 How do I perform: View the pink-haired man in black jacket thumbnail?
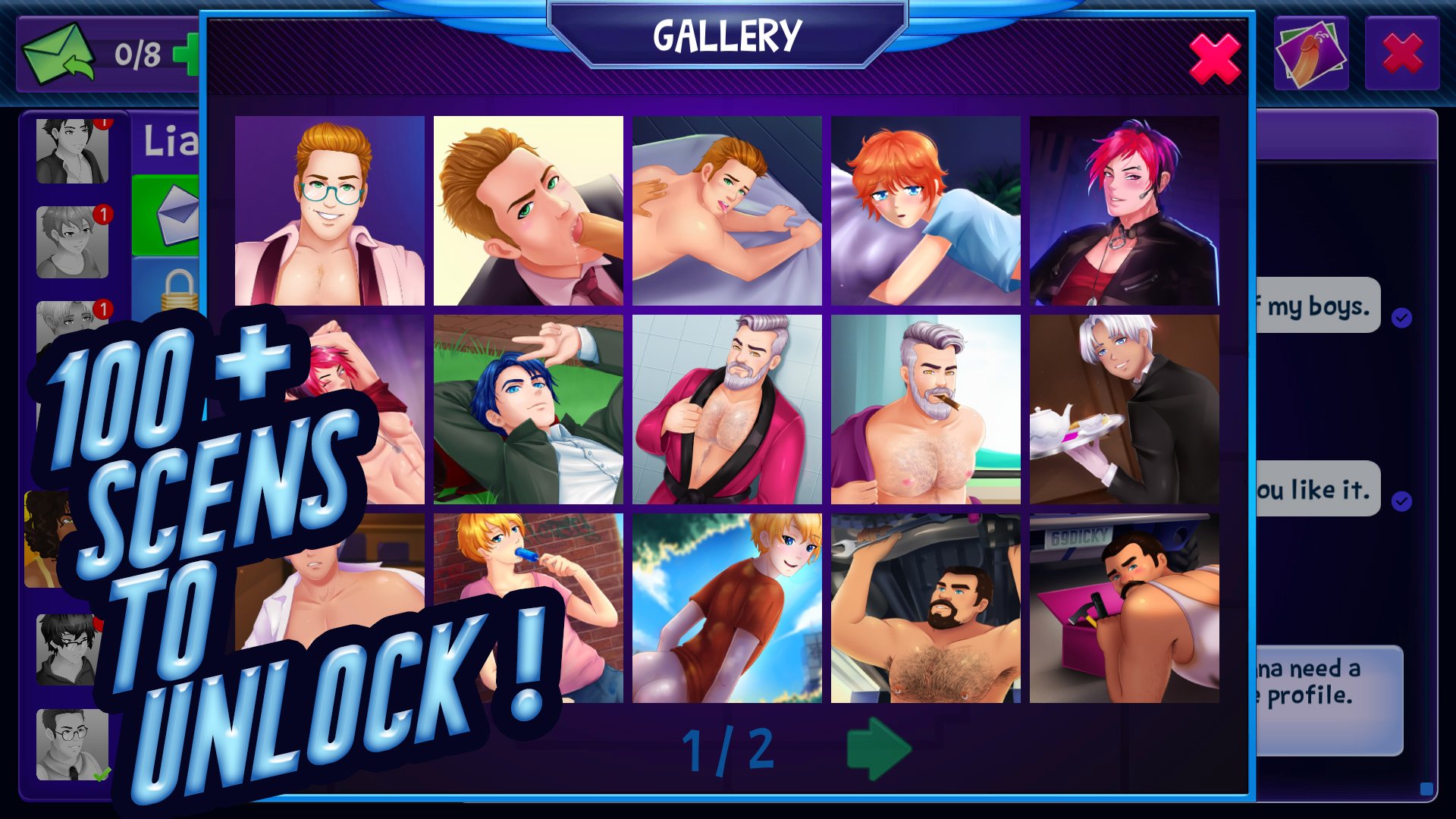(1124, 211)
